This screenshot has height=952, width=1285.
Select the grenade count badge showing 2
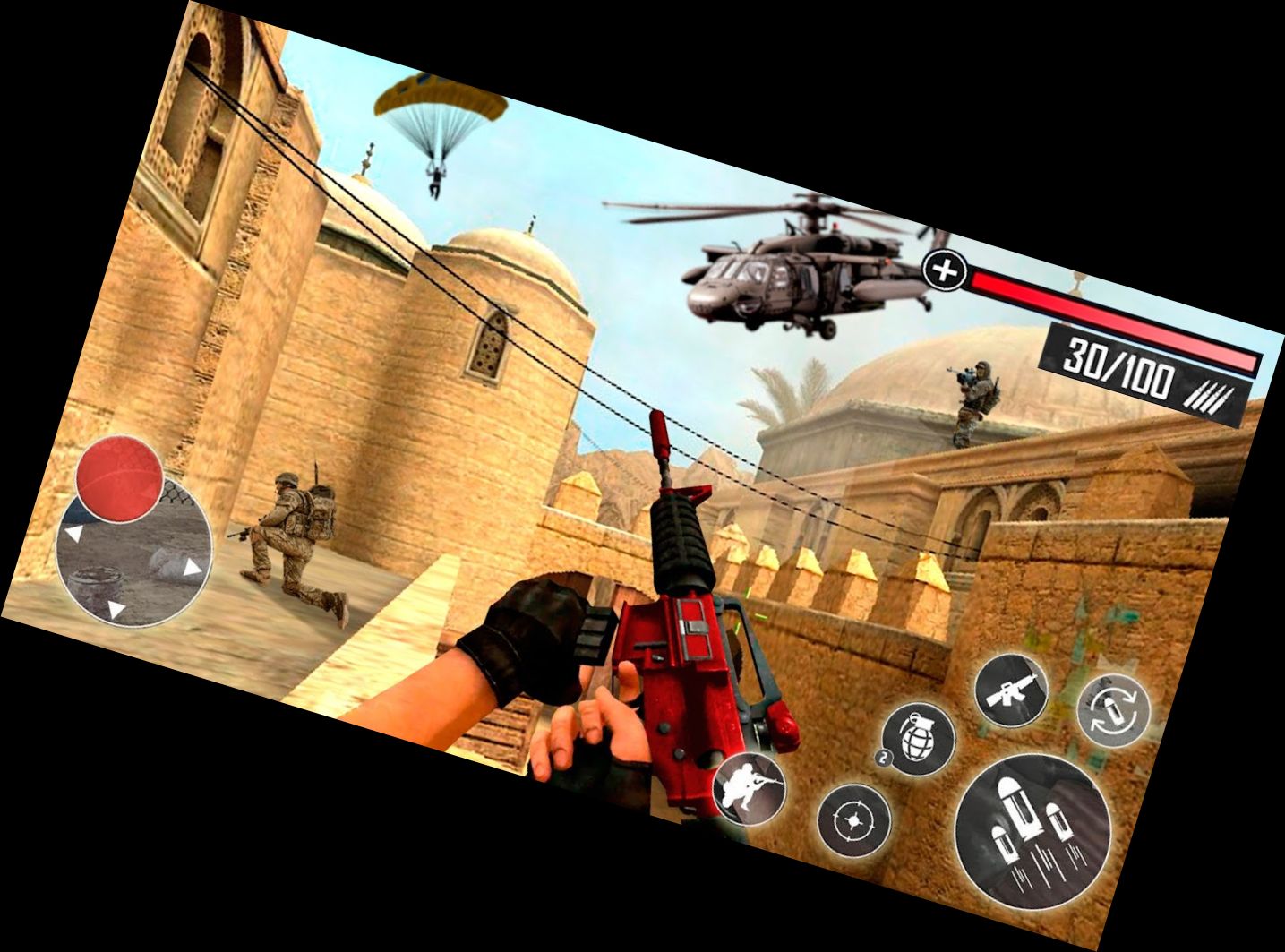tap(883, 758)
